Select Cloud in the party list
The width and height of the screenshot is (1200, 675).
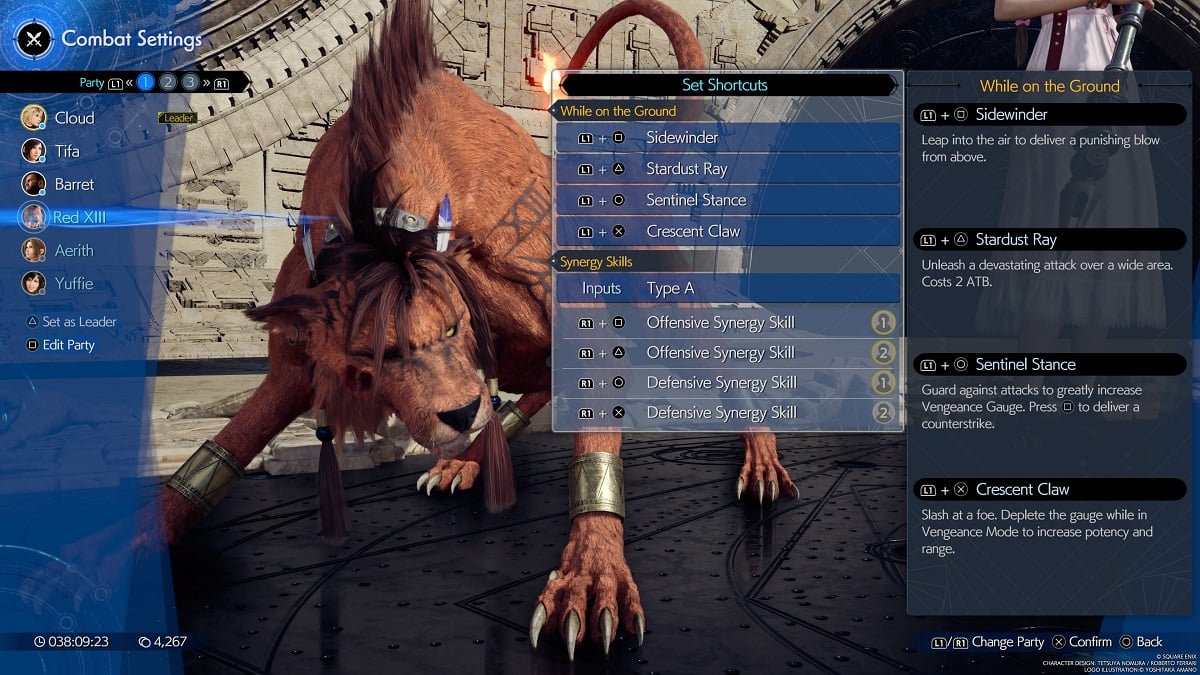(74, 118)
